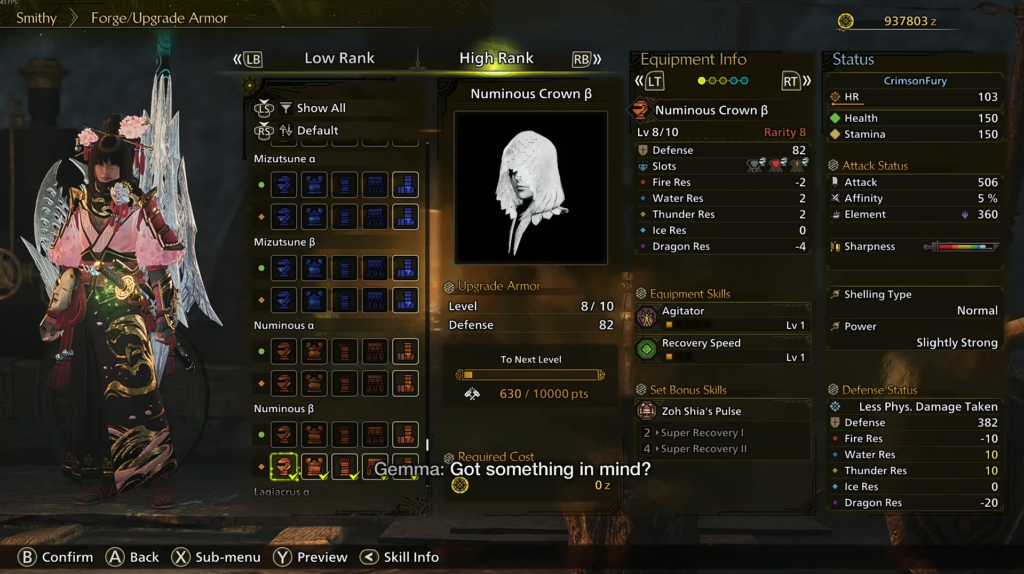The width and height of the screenshot is (1024, 574).
Task: Select the highlighted Numinous β helmet slot
Action: pos(284,466)
